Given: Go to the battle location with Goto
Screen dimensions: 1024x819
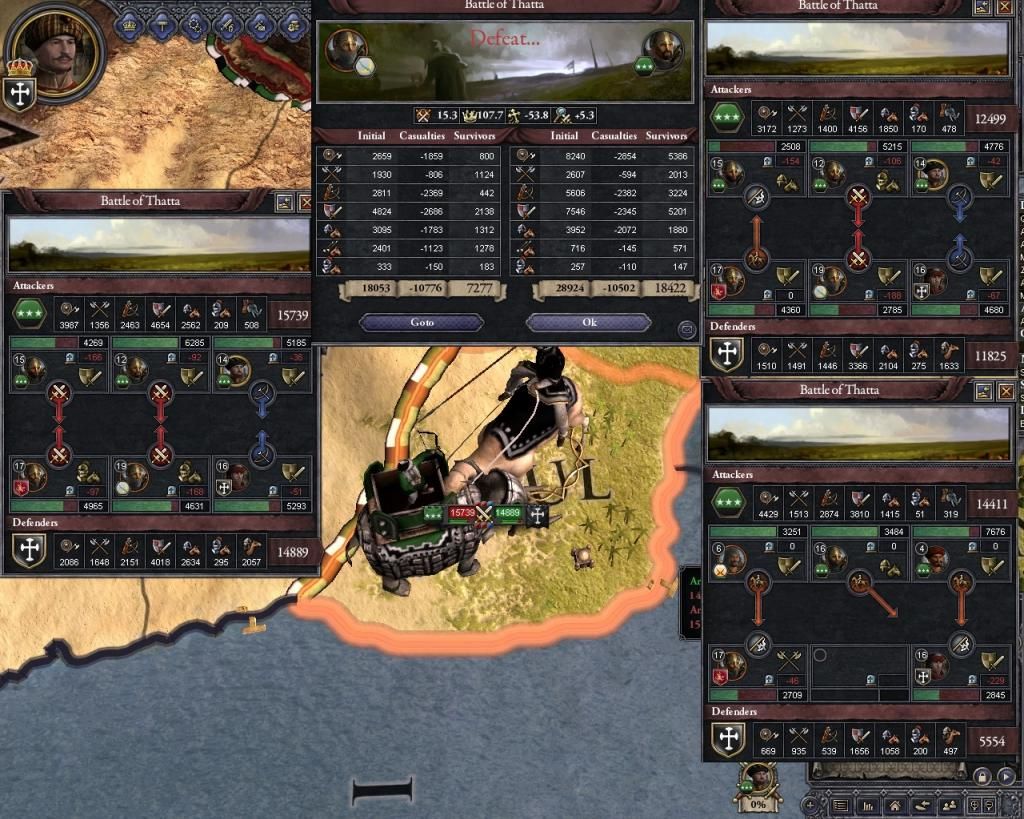Looking at the screenshot, I should 421,323.
